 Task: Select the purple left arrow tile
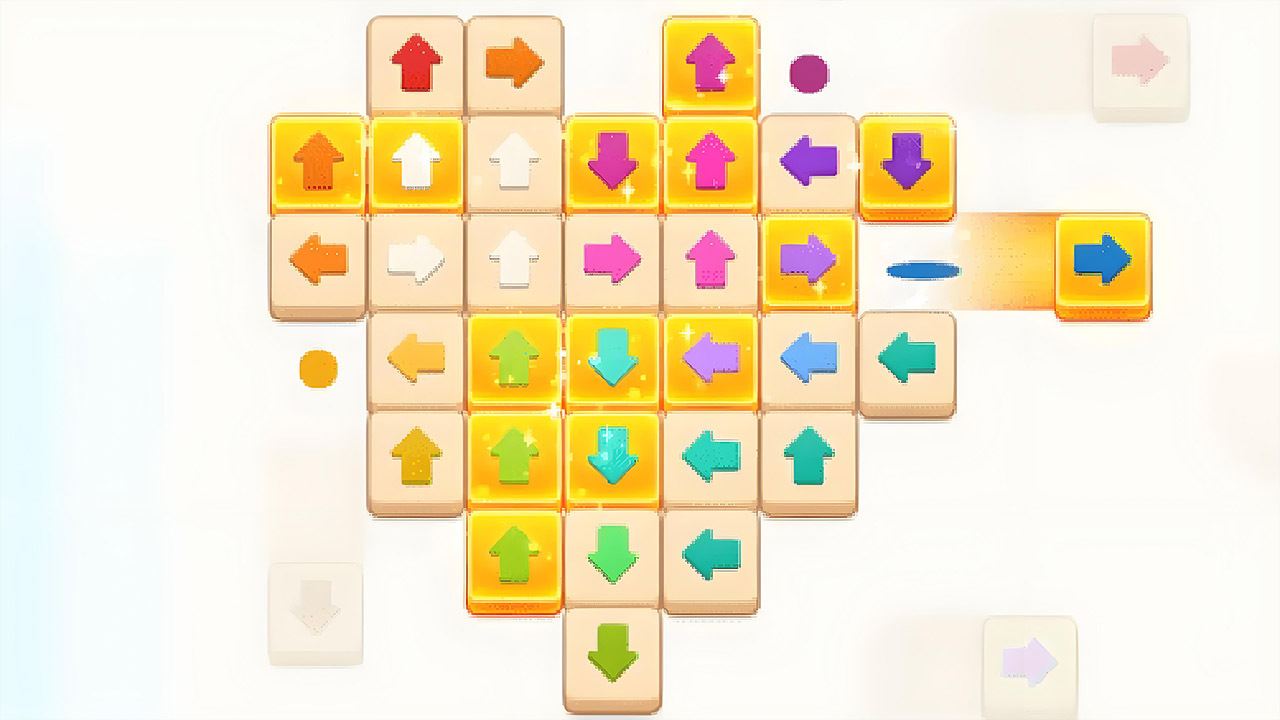(x=808, y=162)
